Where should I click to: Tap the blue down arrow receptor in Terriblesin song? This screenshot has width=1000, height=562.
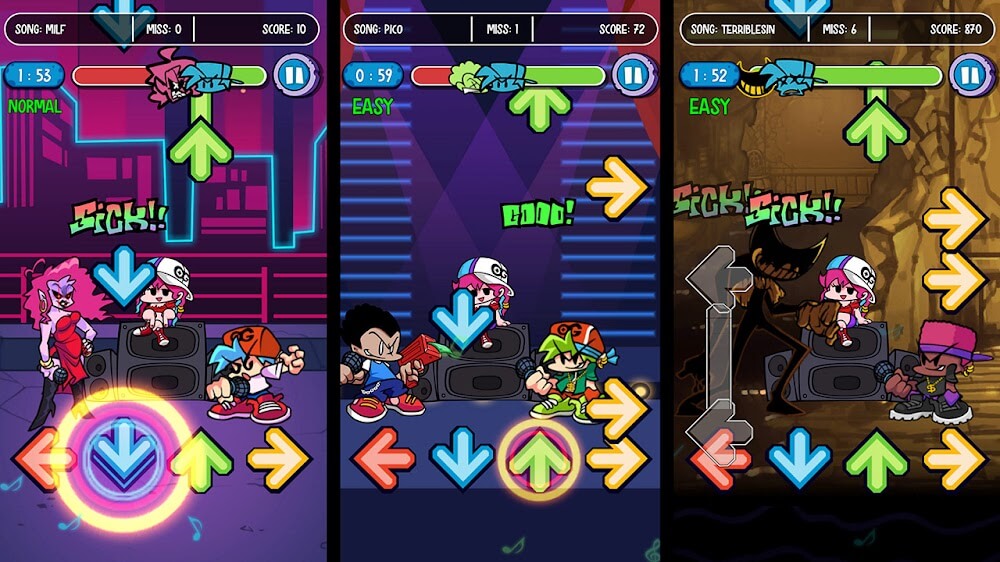800,458
